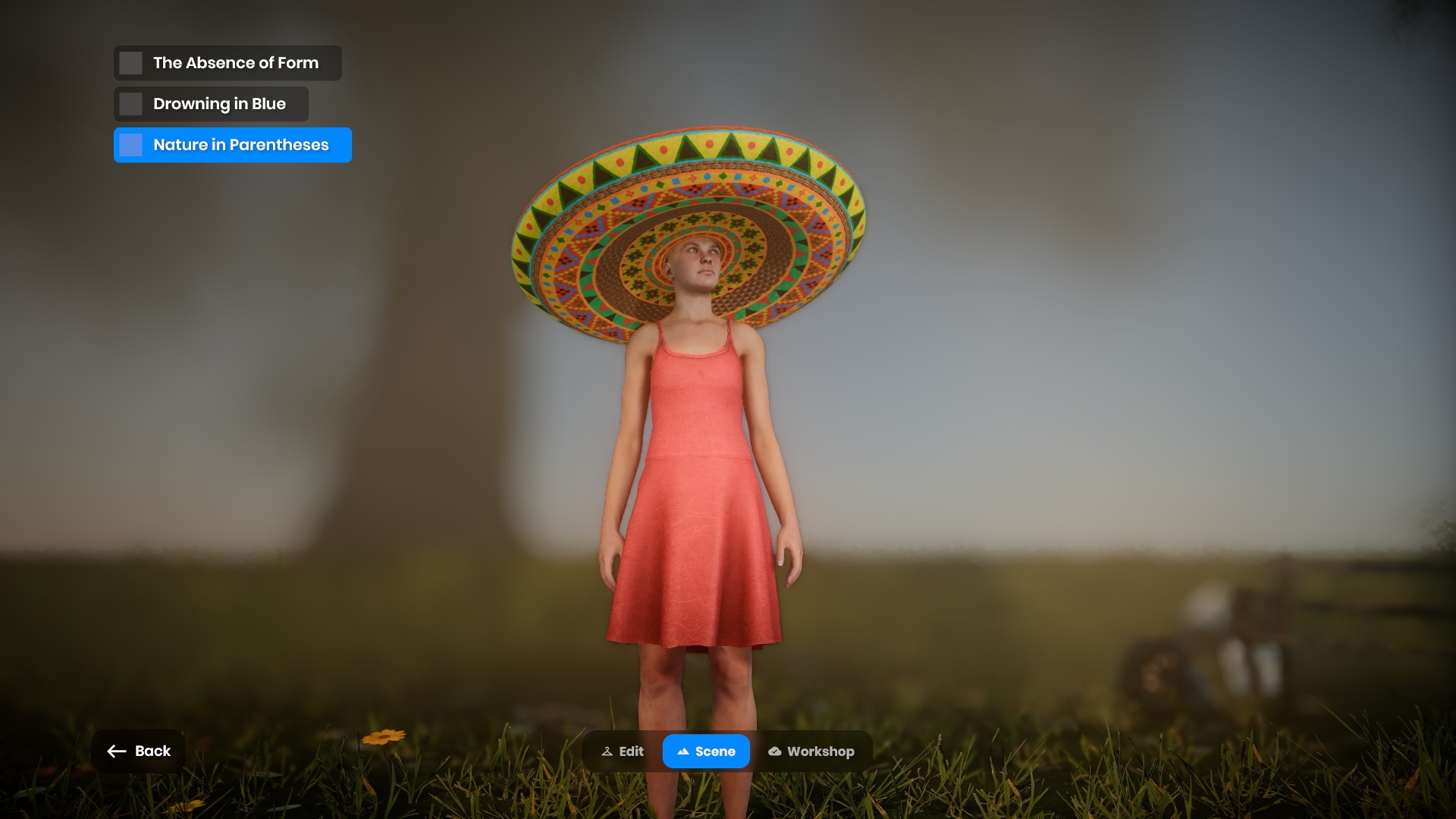The height and width of the screenshot is (819, 1456).
Task: Pick the Nature in Parentheses scene
Action: point(233,145)
